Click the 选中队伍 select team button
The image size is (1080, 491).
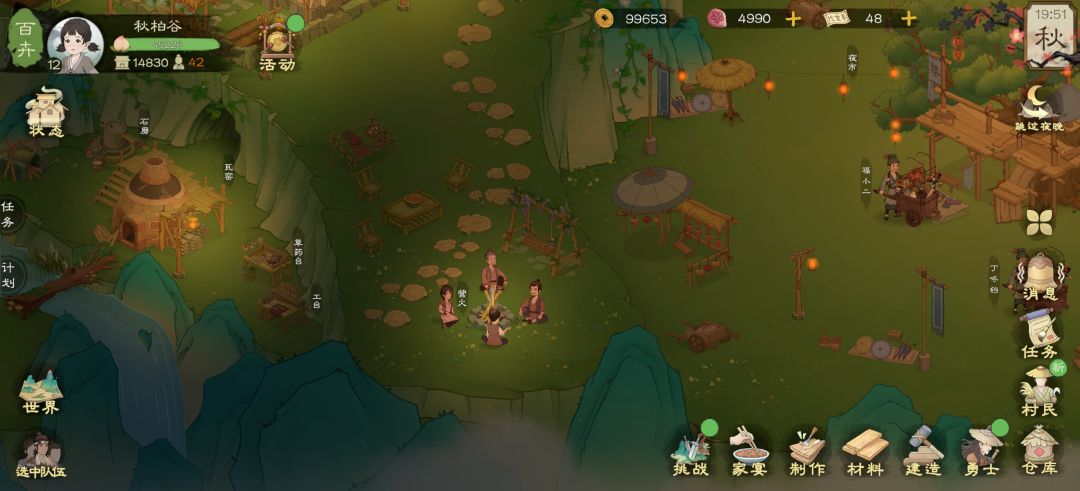tap(41, 457)
